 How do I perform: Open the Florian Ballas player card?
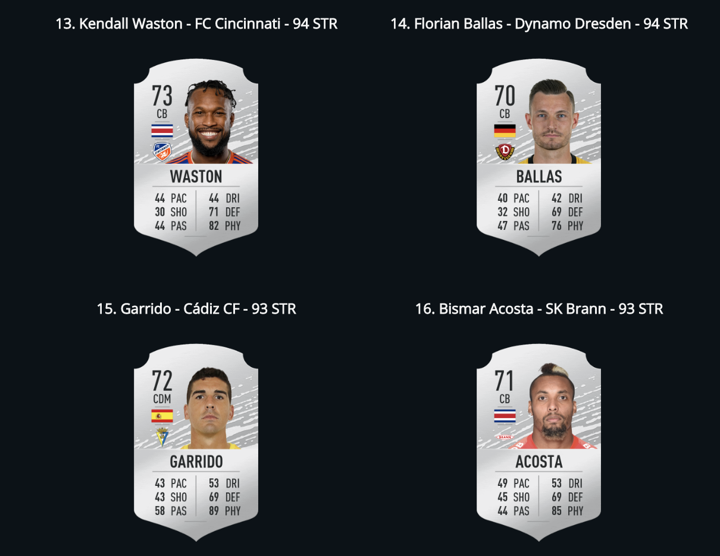(x=539, y=157)
